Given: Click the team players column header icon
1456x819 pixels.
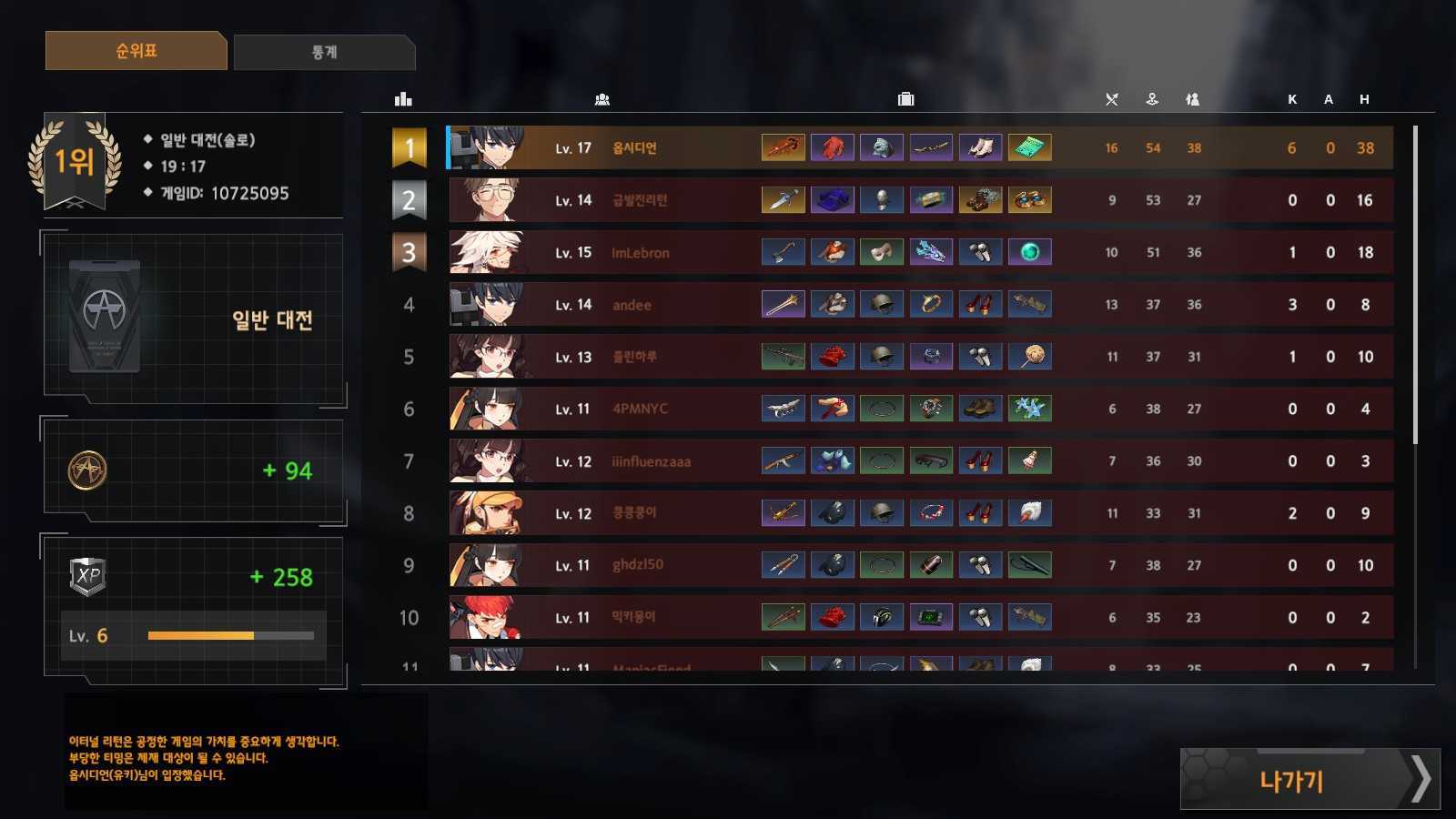Looking at the screenshot, I should coord(600,97).
